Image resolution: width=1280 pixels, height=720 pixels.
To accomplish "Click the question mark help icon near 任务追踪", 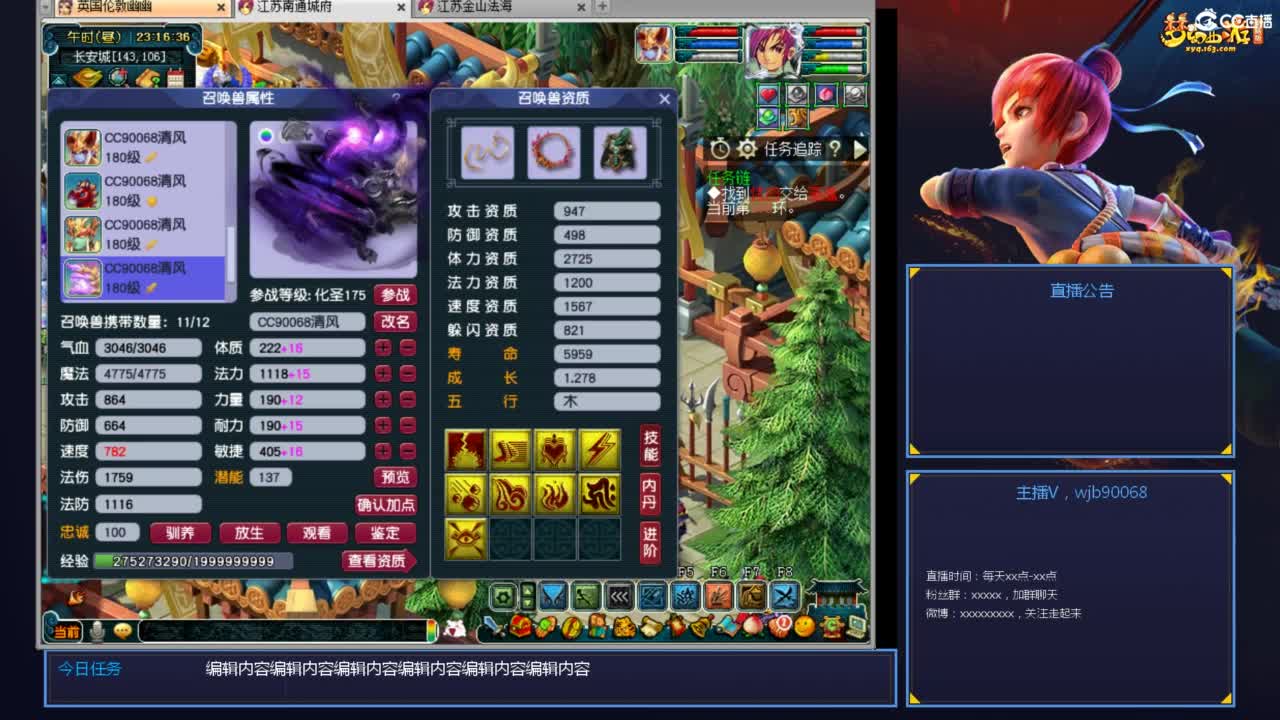I will click(x=834, y=148).
